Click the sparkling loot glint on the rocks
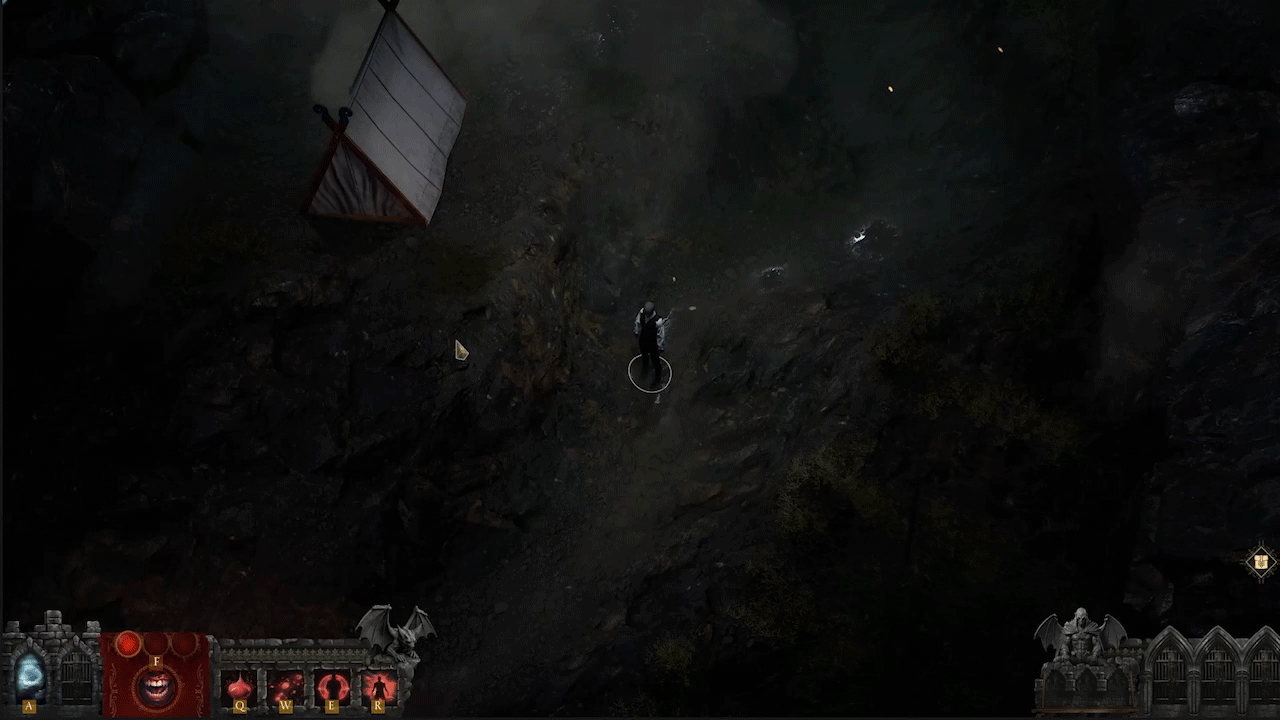 point(858,235)
